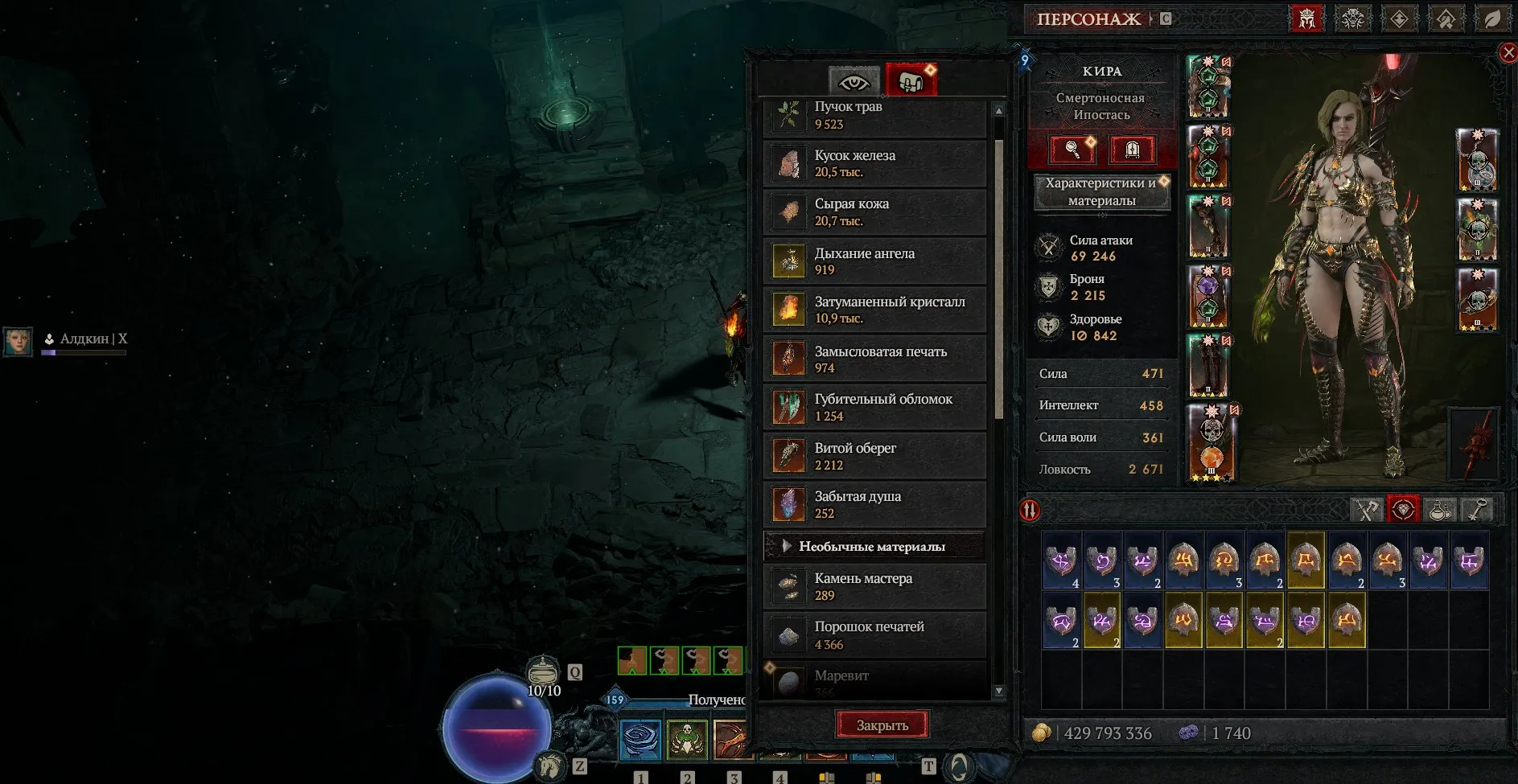Open Характеристики и материалы panel
This screenshot has height=784, width=1518.
(1102, 191)
